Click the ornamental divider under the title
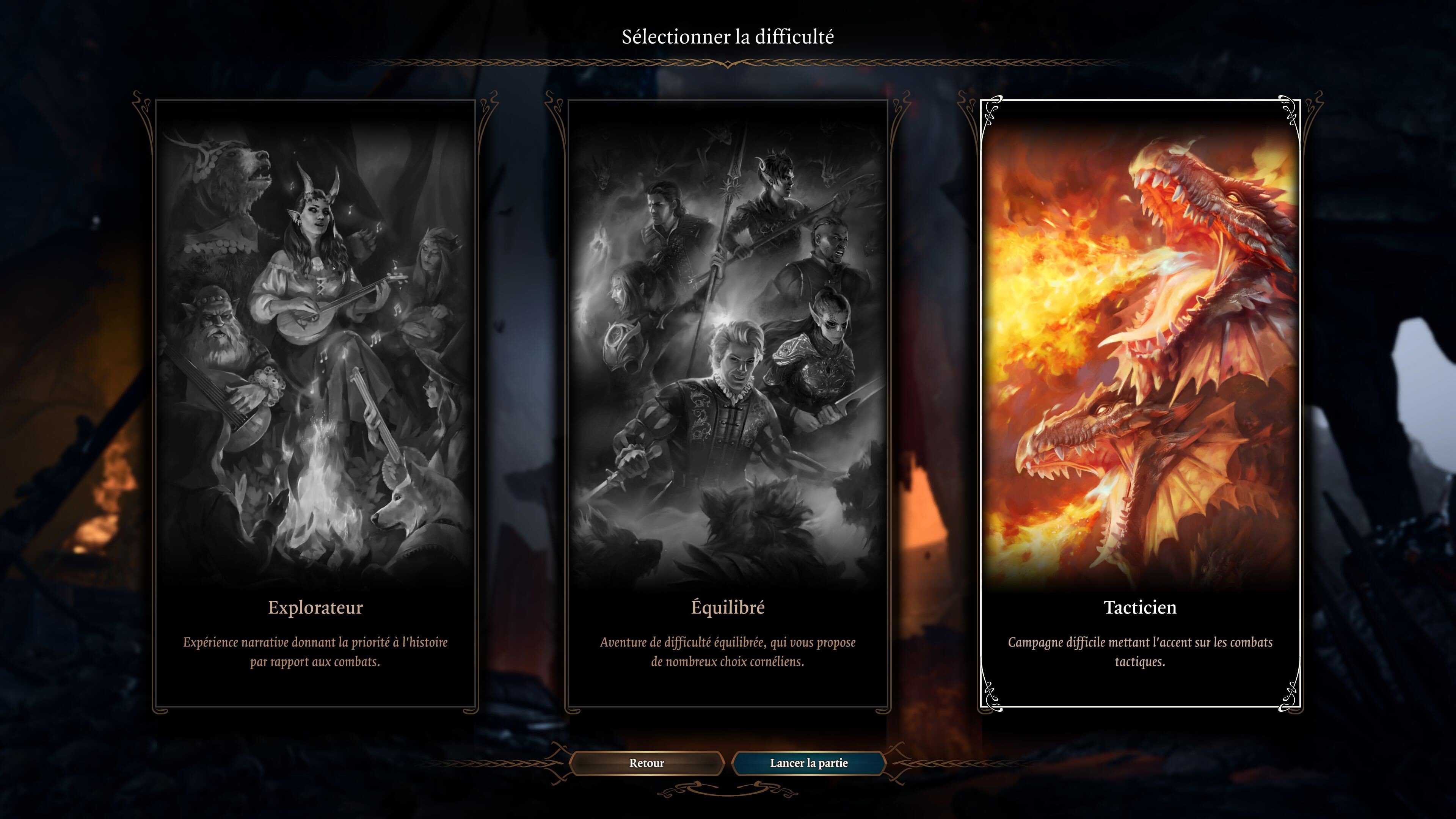The height and width of the screenshot is (819, 1456). pyautogui.click(x=728, y=62)
